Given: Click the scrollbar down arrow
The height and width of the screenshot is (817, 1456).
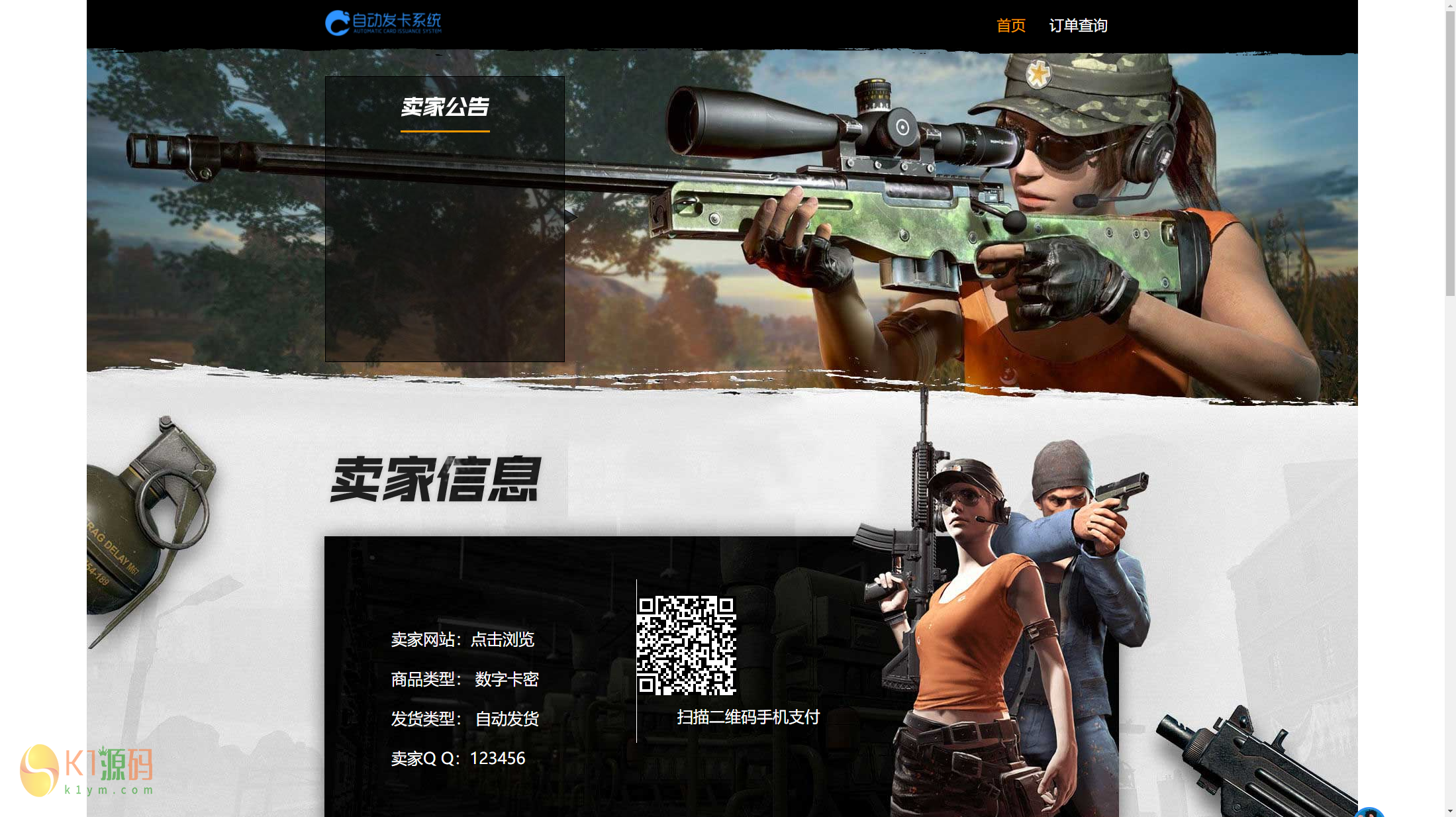Looking at the screenshot, I should [1450, 812].
